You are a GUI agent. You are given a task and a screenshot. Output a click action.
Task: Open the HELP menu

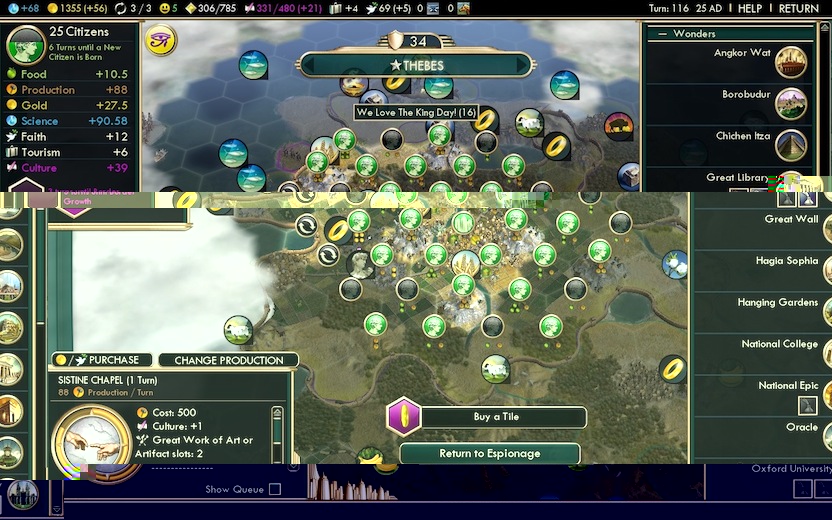click(x=749, y=8)
